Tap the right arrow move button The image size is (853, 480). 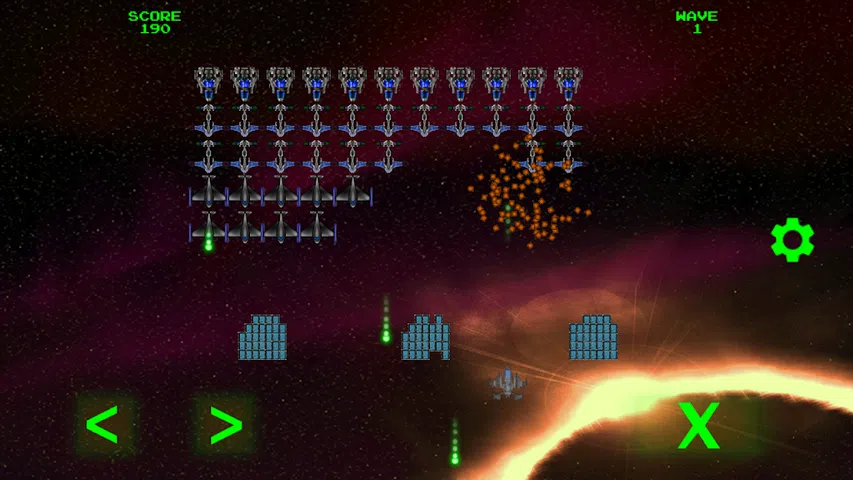(225, 425)
